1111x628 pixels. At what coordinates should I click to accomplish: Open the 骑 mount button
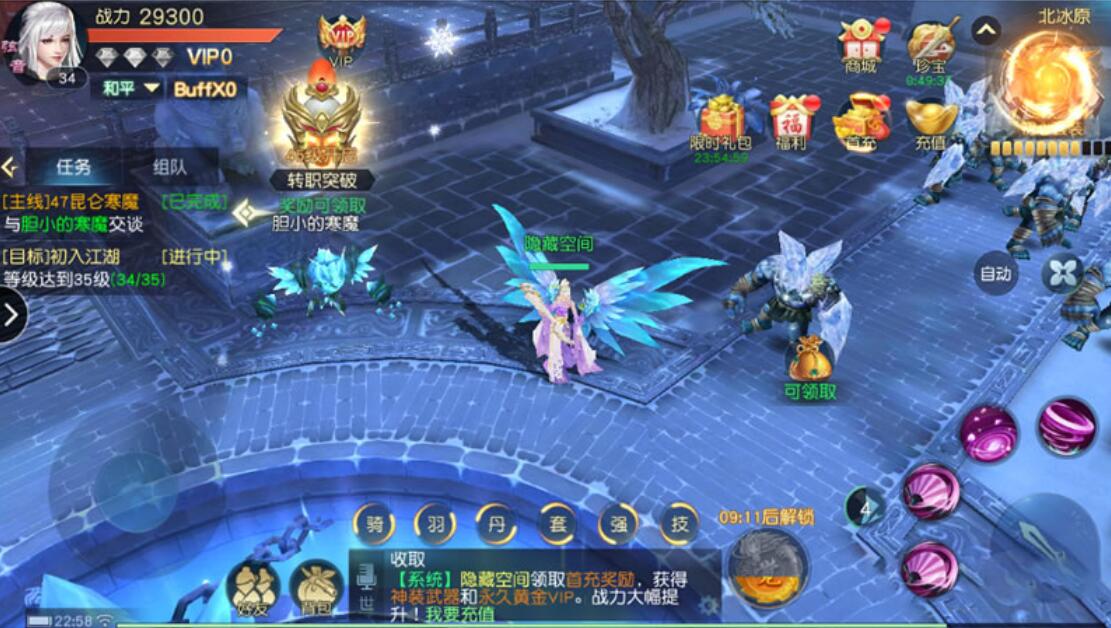(x=376, y=523)
